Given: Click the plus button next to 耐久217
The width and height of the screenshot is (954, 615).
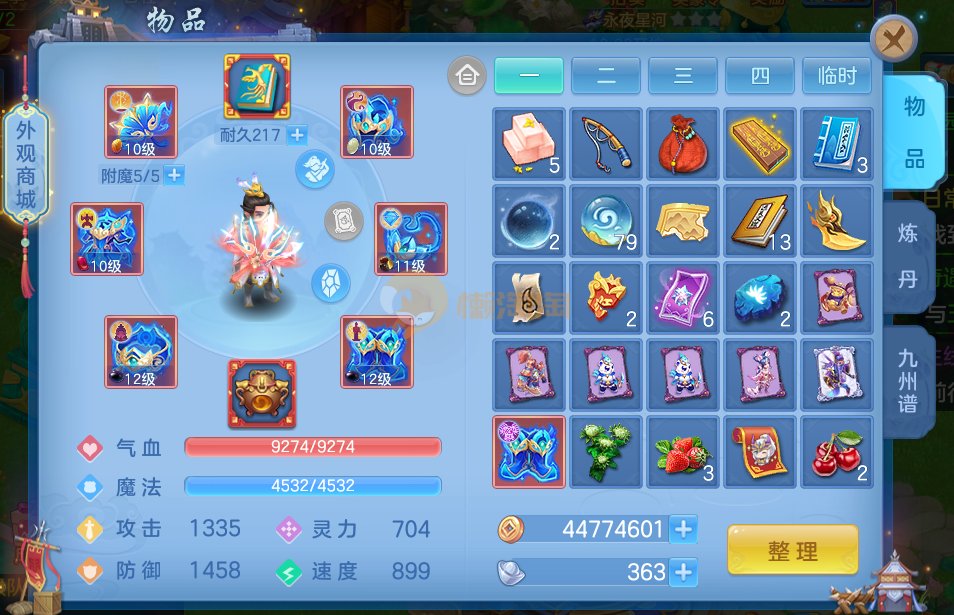Looking at the screenshot, I should pyautogui.click(x=297, y=135).
